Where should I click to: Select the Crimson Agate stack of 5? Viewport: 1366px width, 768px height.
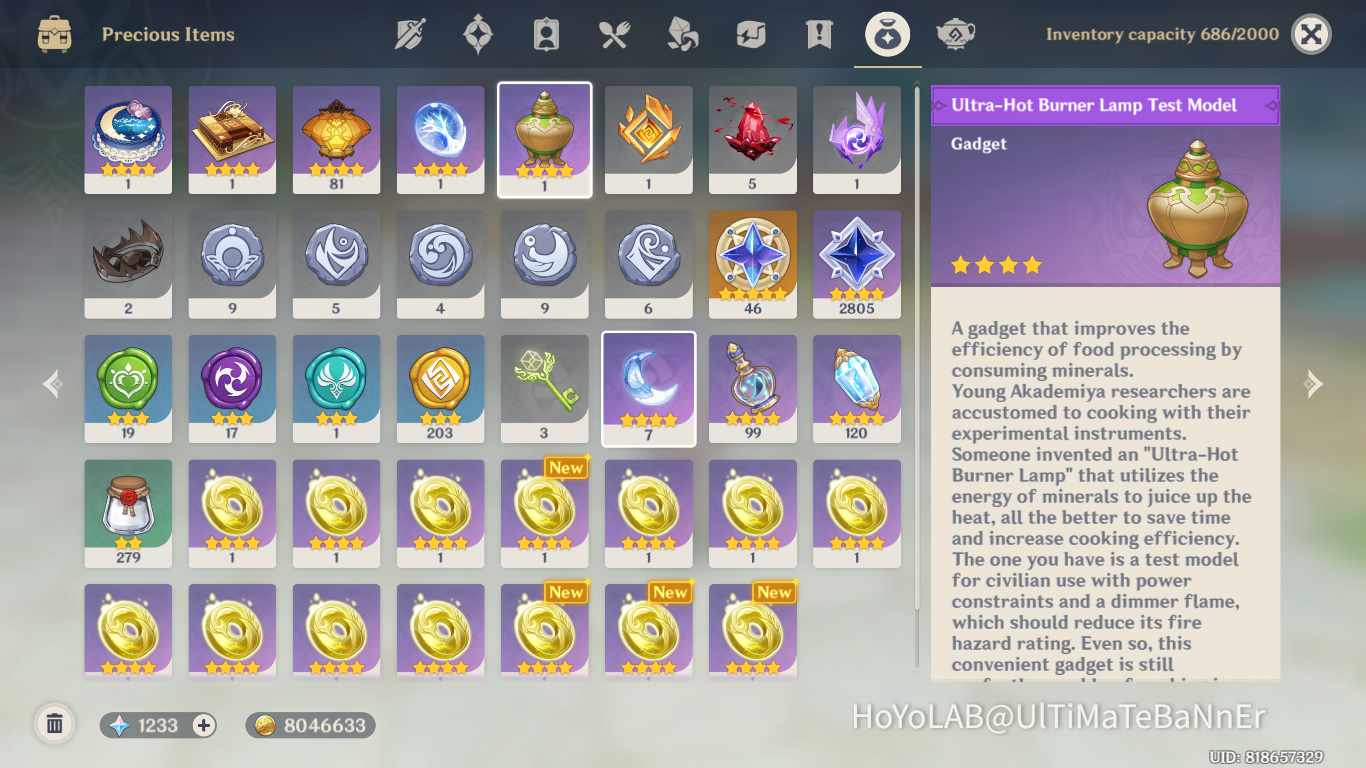(x=752, y=139)
